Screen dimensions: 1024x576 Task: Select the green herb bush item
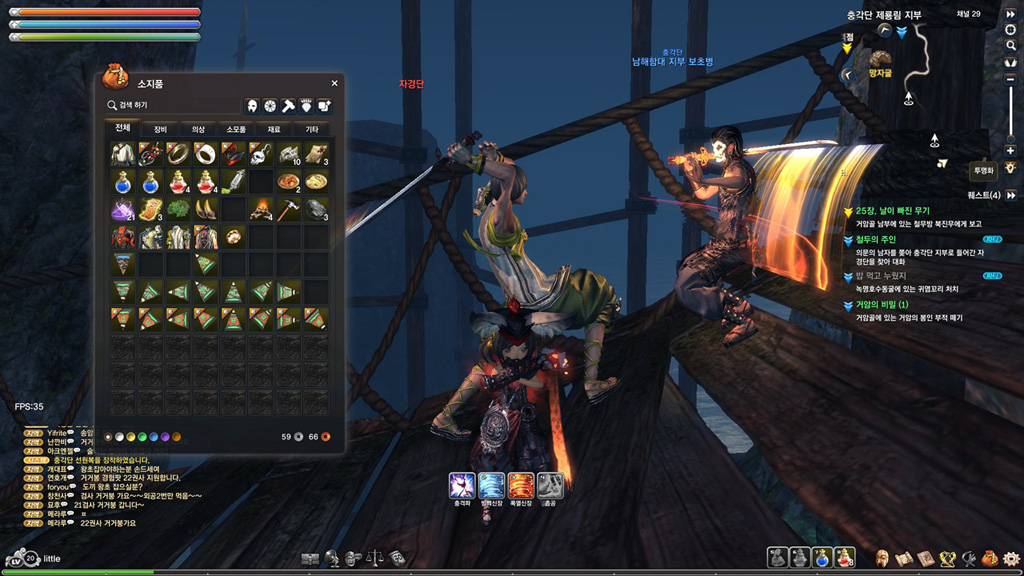[x=178, y=209]
